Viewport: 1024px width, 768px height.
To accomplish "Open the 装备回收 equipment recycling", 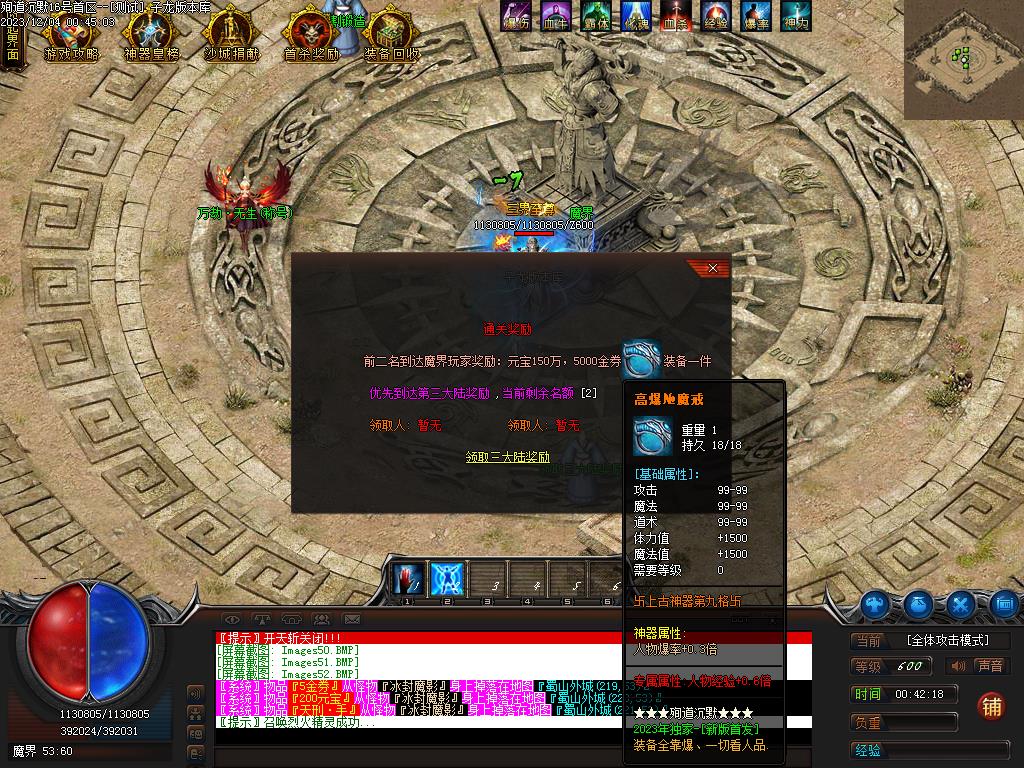I will pos(391,38).
